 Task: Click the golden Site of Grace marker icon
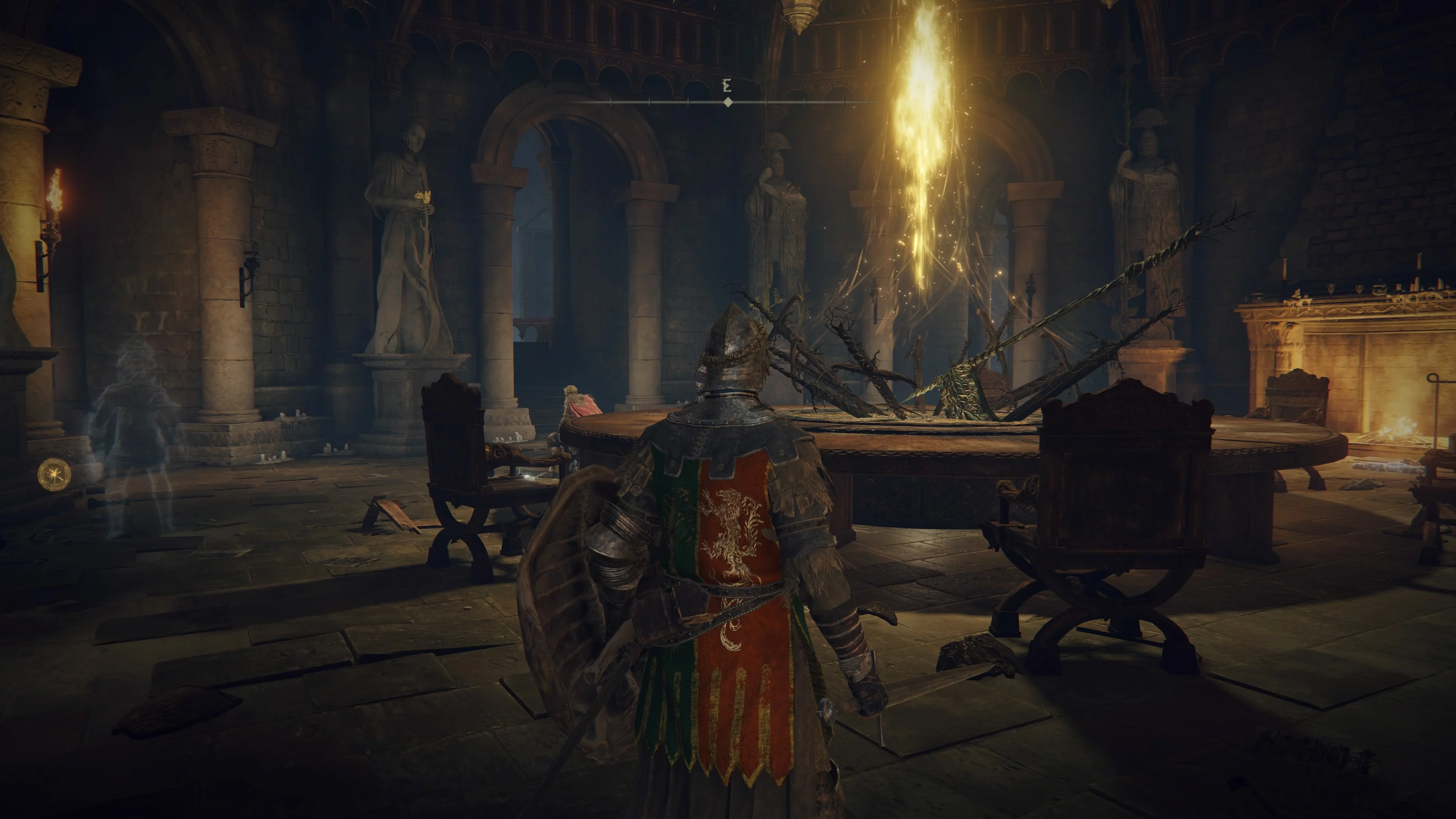[55, 474]
